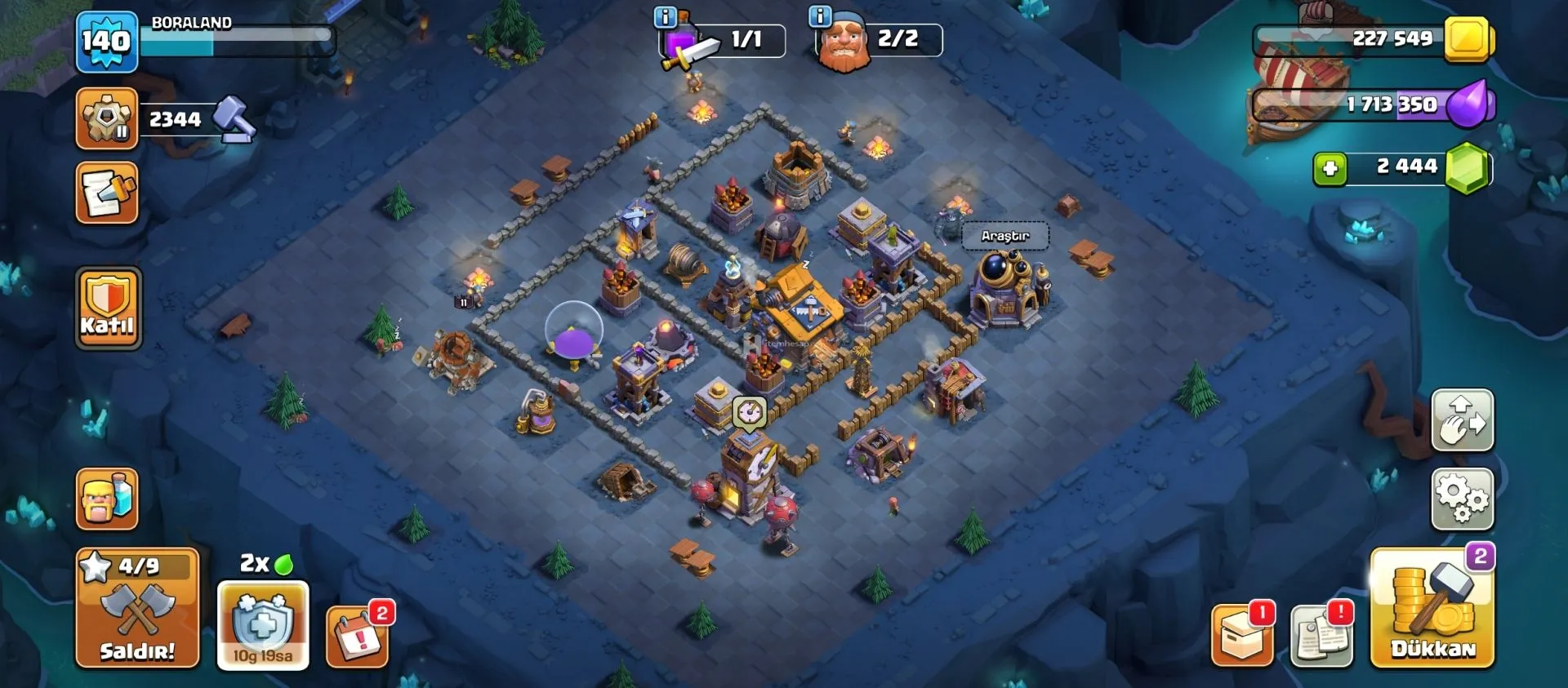
Task: Open the settings gears
Action: pyautogui.click(x=1462, y=499)
